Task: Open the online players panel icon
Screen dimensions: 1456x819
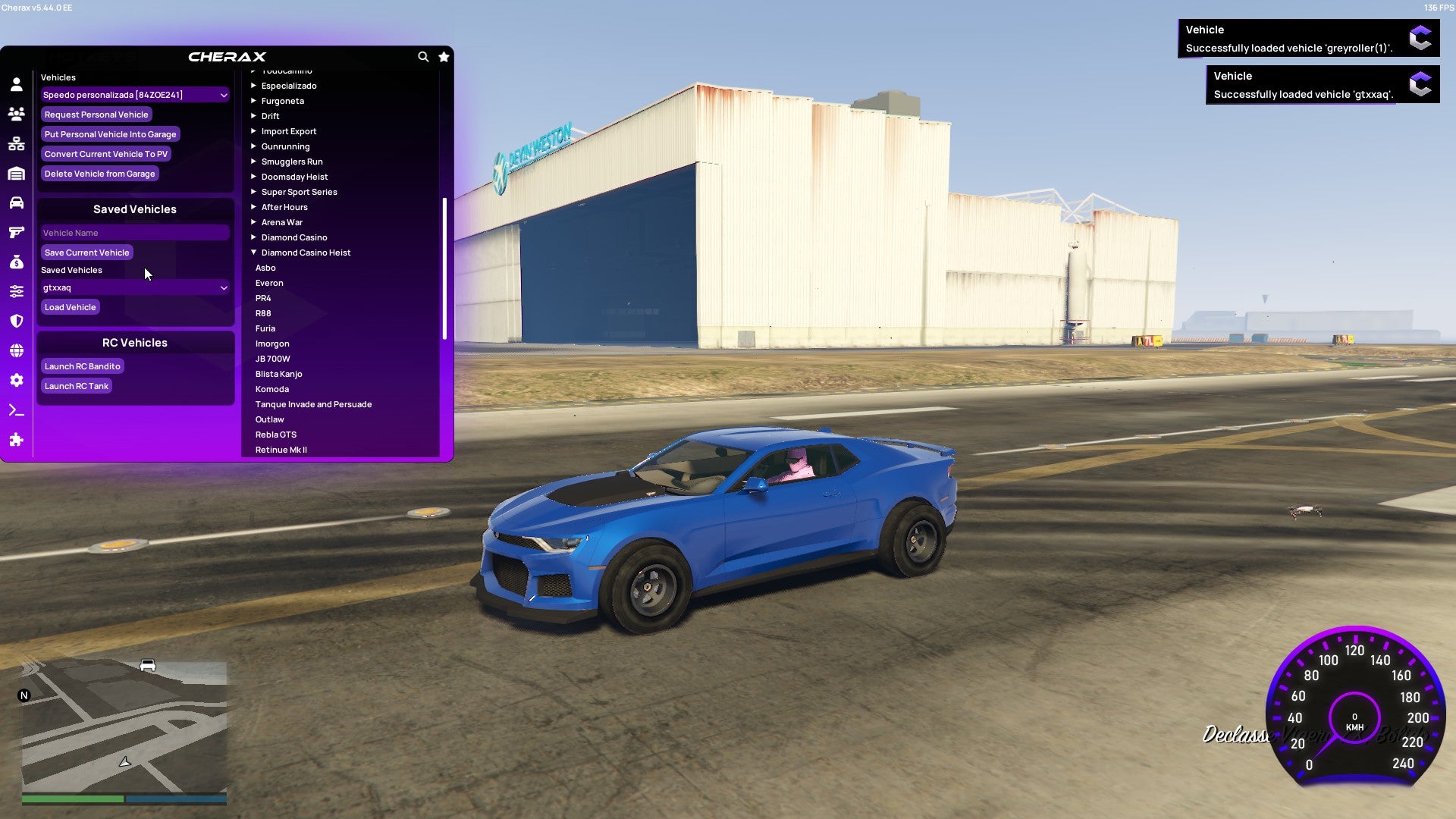Action: [17, 115]
